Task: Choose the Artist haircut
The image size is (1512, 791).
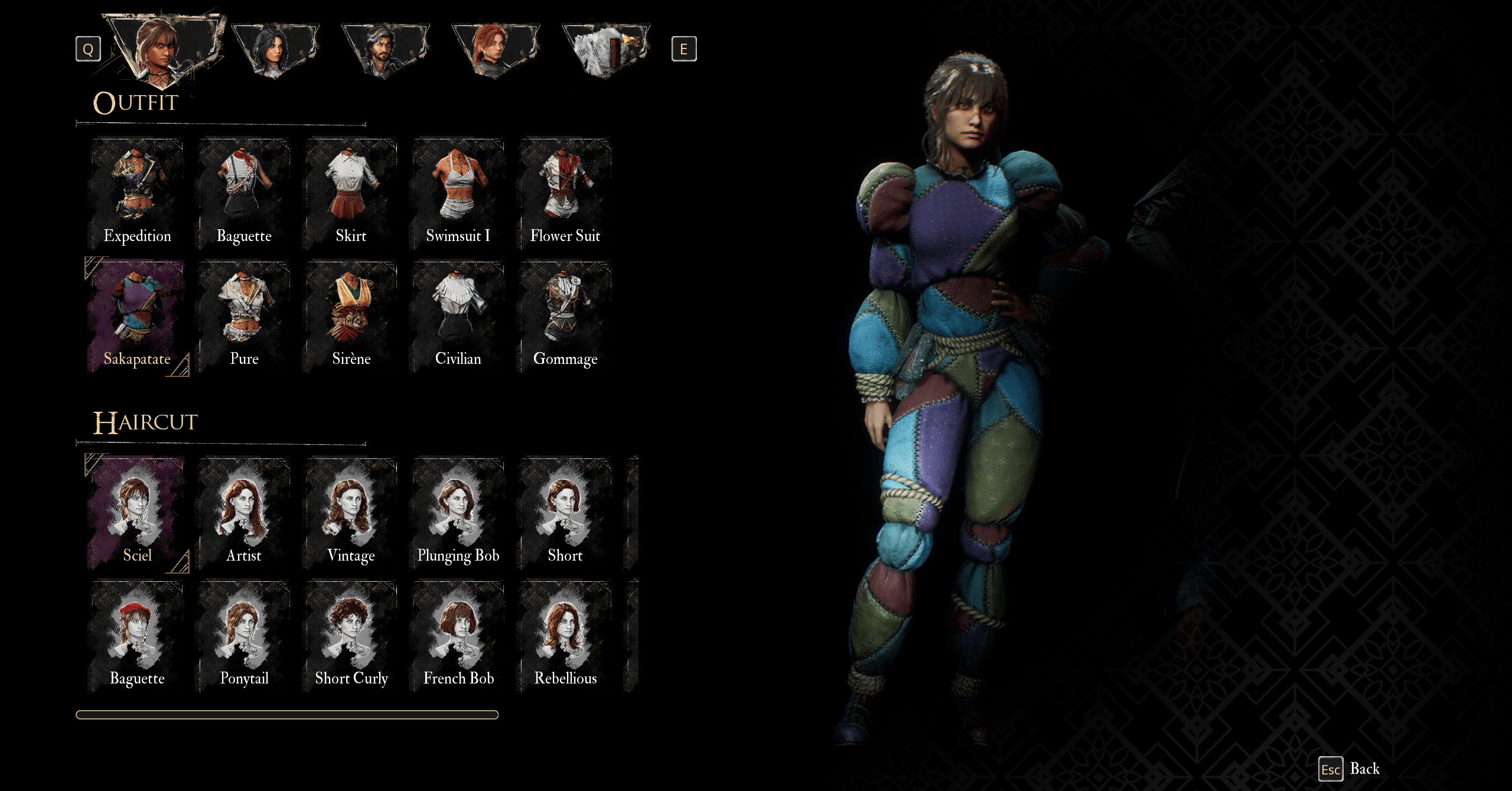Action: (244, 513)
